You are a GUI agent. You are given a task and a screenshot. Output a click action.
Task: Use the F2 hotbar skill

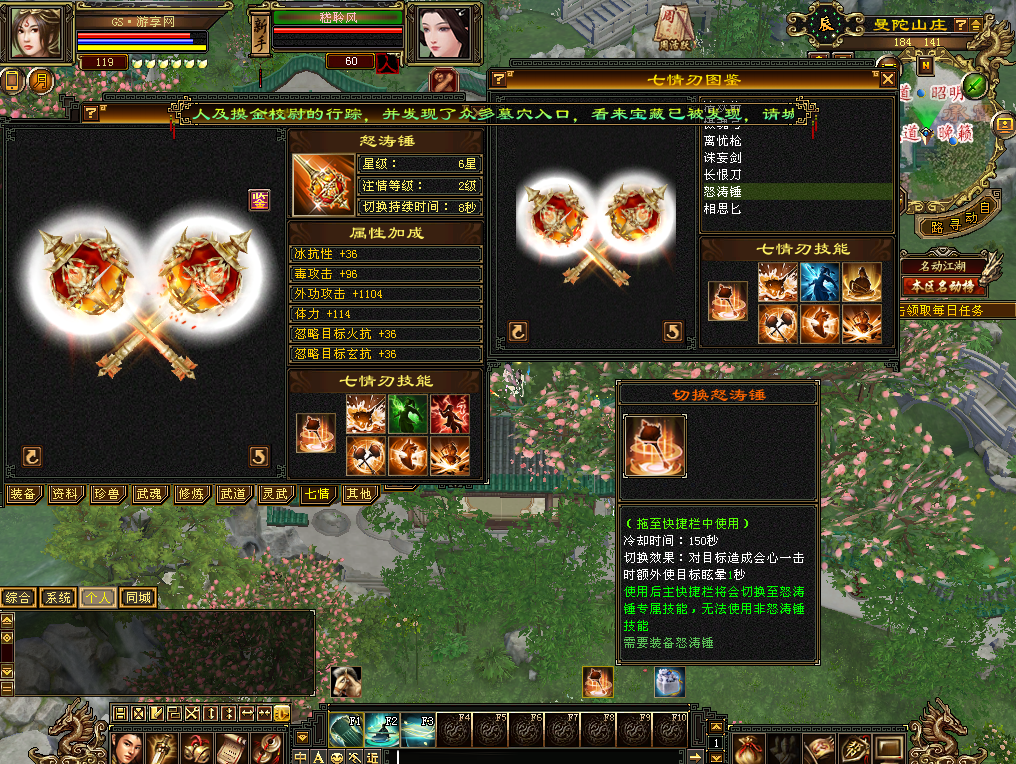point(383,731)
